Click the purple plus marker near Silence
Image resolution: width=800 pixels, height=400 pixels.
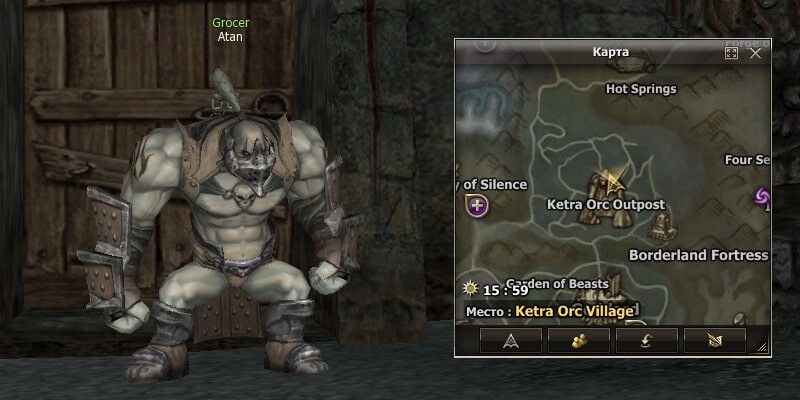point(477,206)
